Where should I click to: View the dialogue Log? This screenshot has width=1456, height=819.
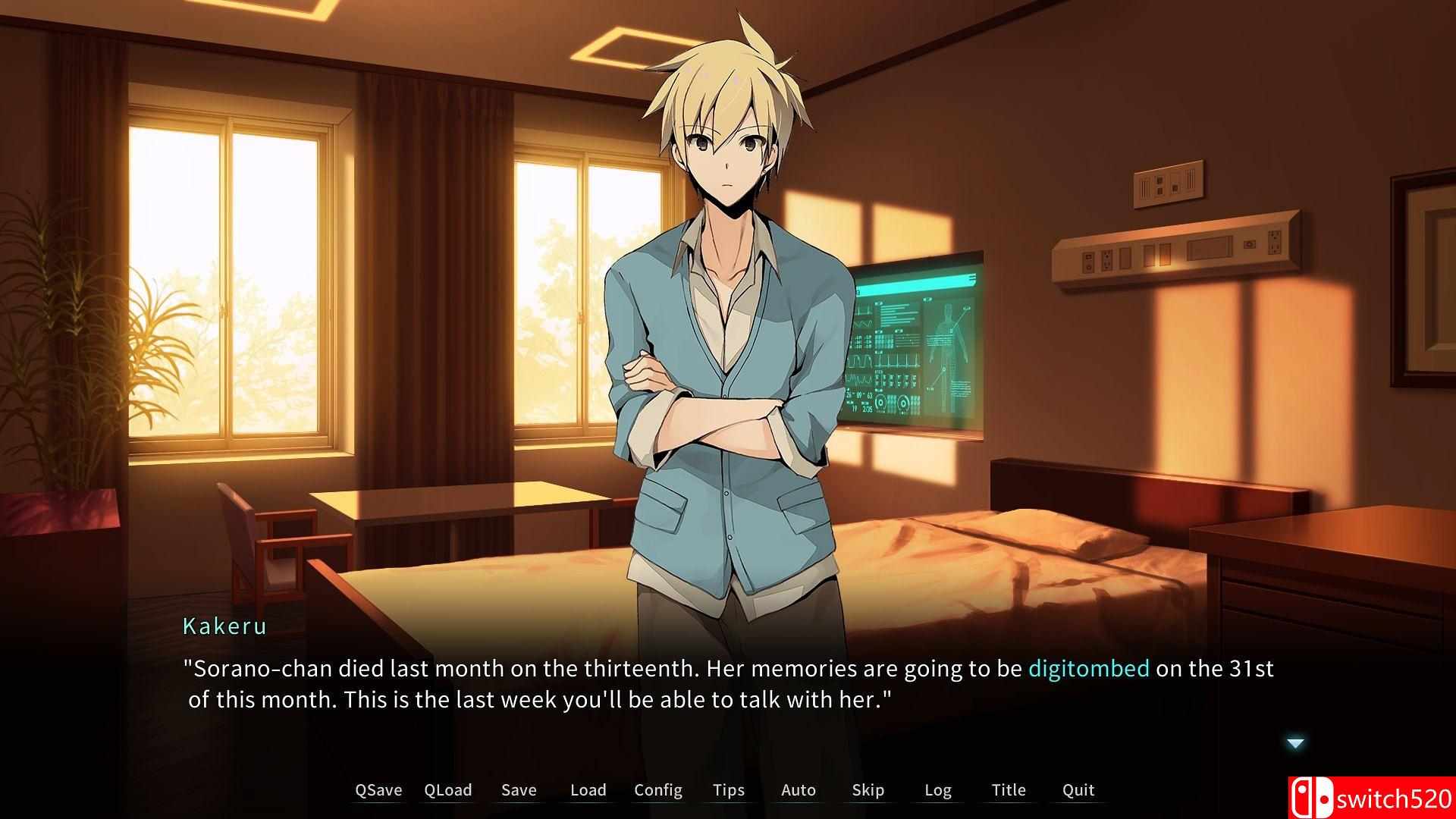click(x=937, y=790)
